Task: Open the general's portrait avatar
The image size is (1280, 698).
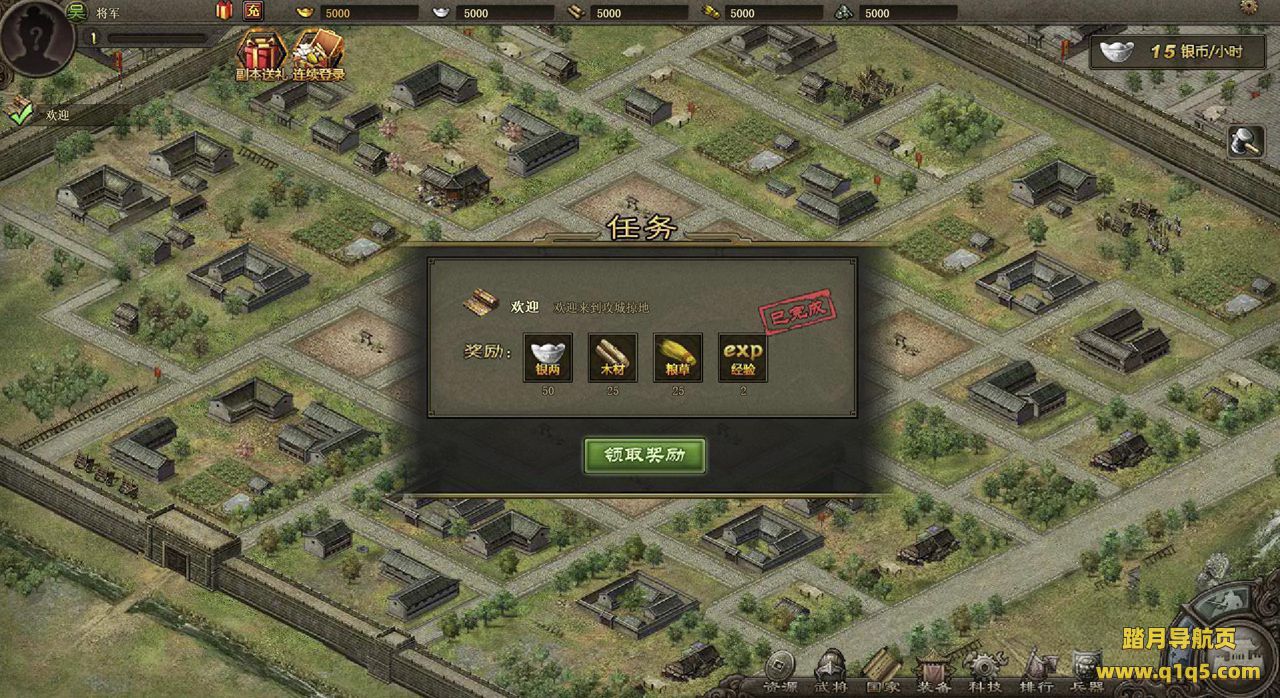Action: click(x=36, y=36)
